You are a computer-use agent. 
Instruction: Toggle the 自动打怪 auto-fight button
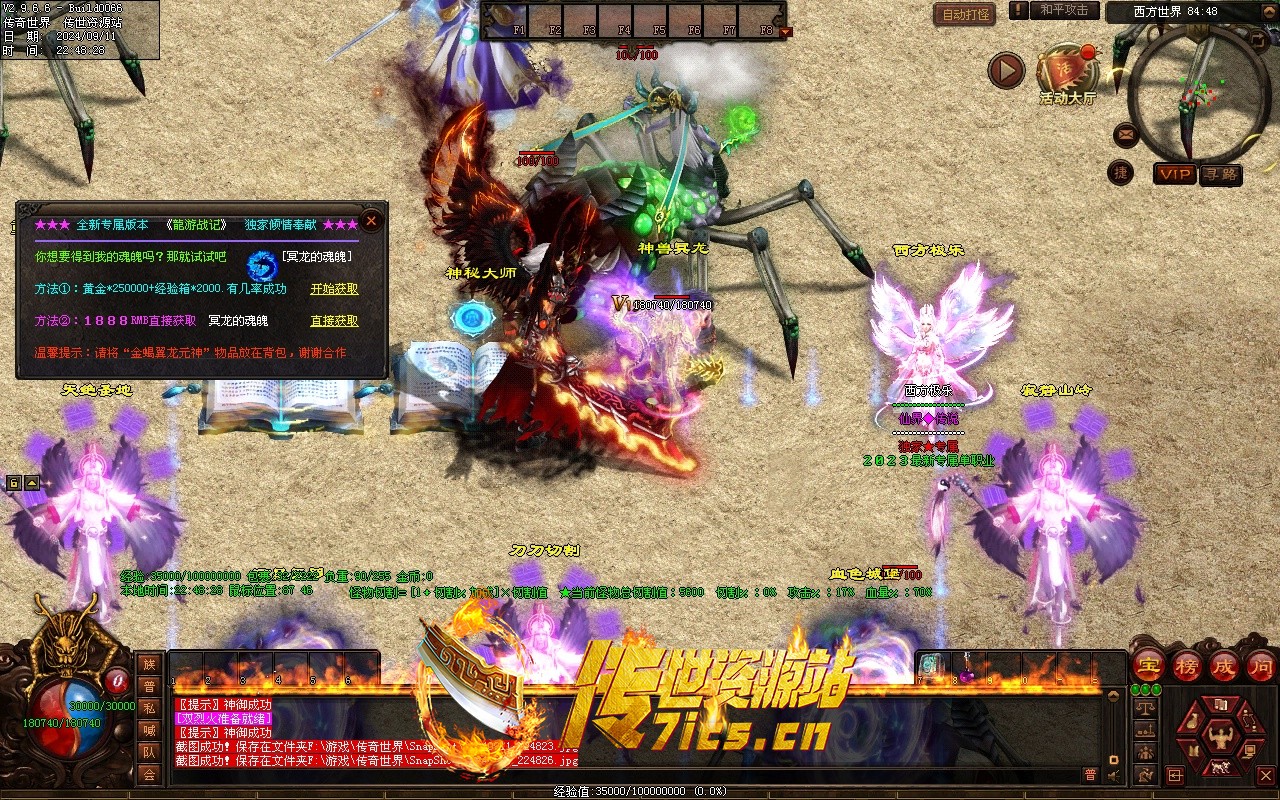pyautogui.click(x=964, y=14)
